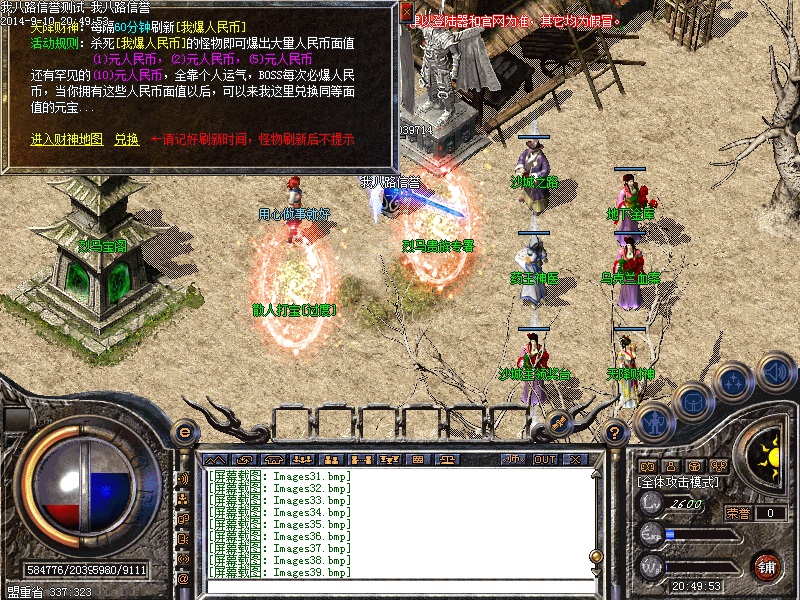This screenshot has height=600, width=800.
Task: Click the round 'e' button
Action: pyautogui.click(x=184, y=431)
